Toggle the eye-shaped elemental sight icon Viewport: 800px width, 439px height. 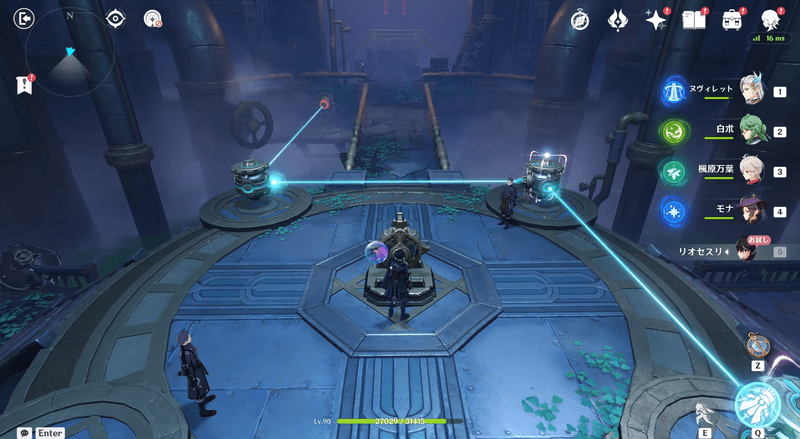(116, 18)
